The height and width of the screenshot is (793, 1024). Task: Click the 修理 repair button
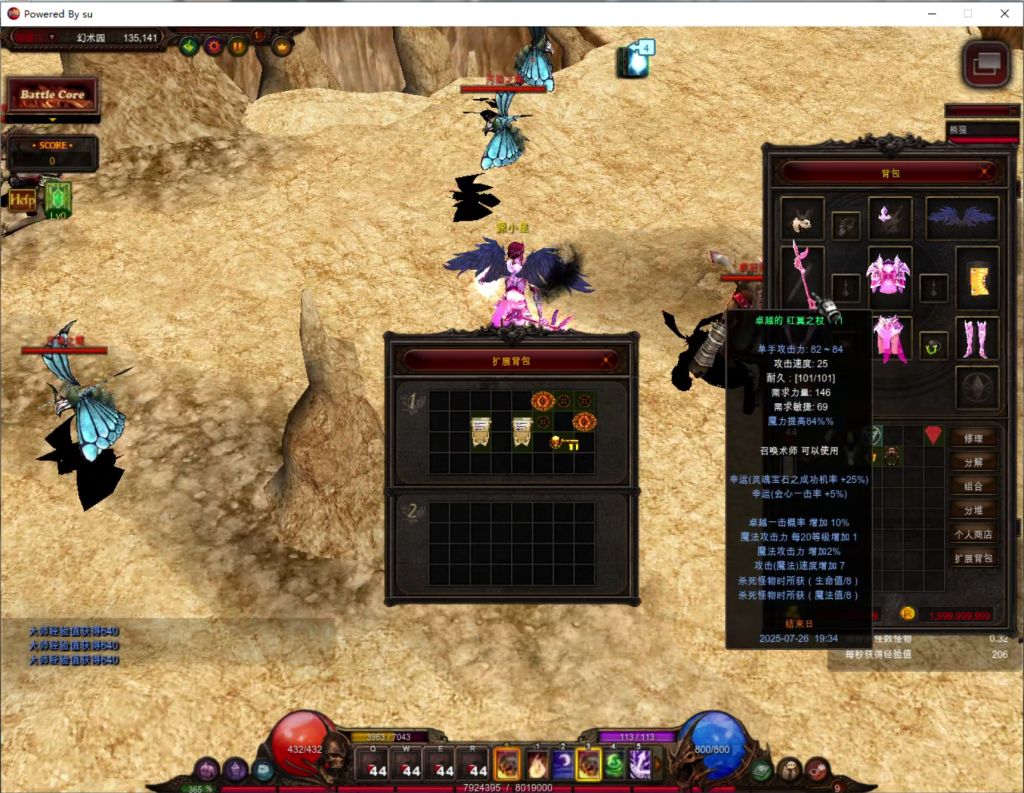coord(973,438)
